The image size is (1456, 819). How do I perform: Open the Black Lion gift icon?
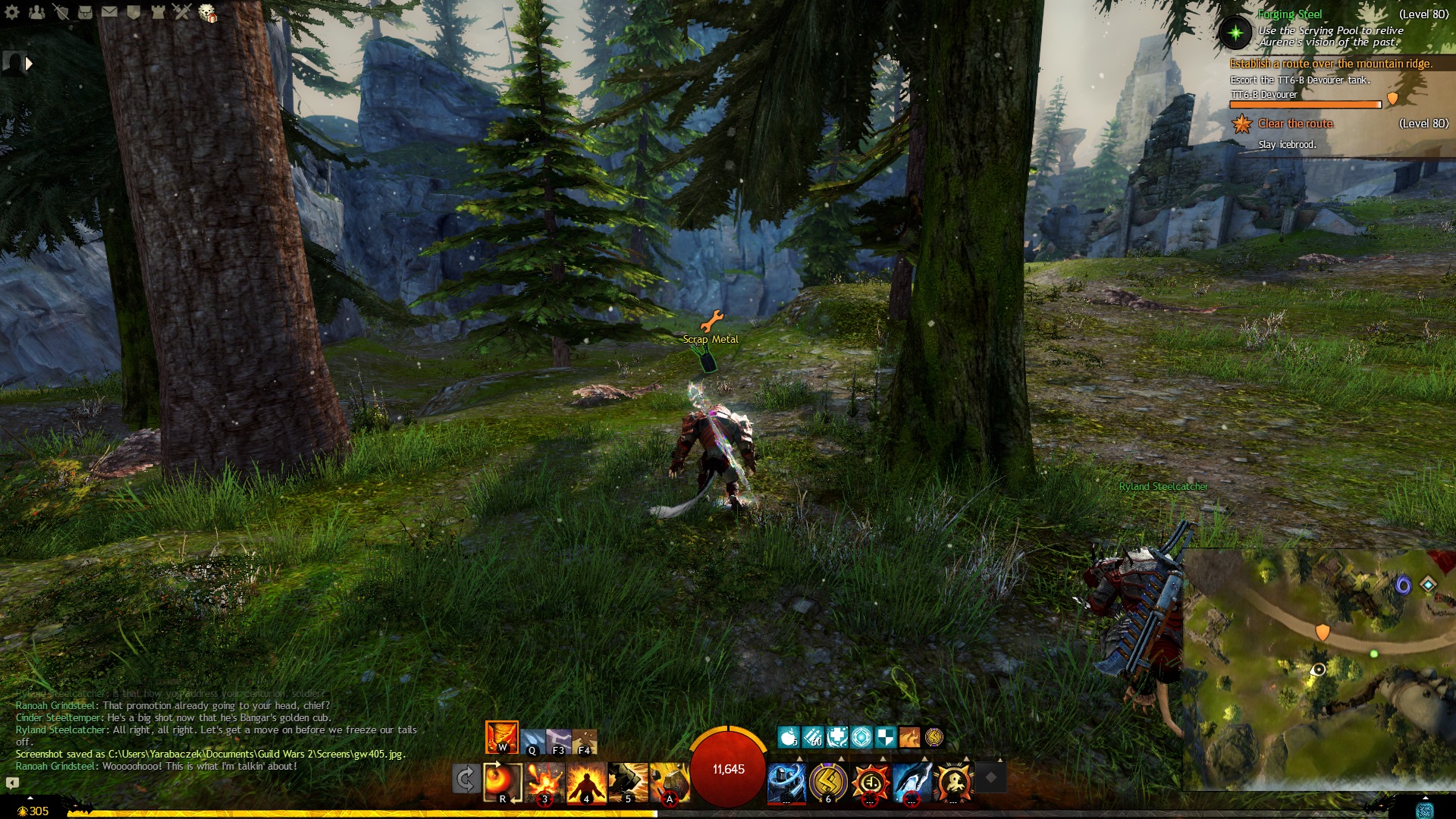[207, 12]
